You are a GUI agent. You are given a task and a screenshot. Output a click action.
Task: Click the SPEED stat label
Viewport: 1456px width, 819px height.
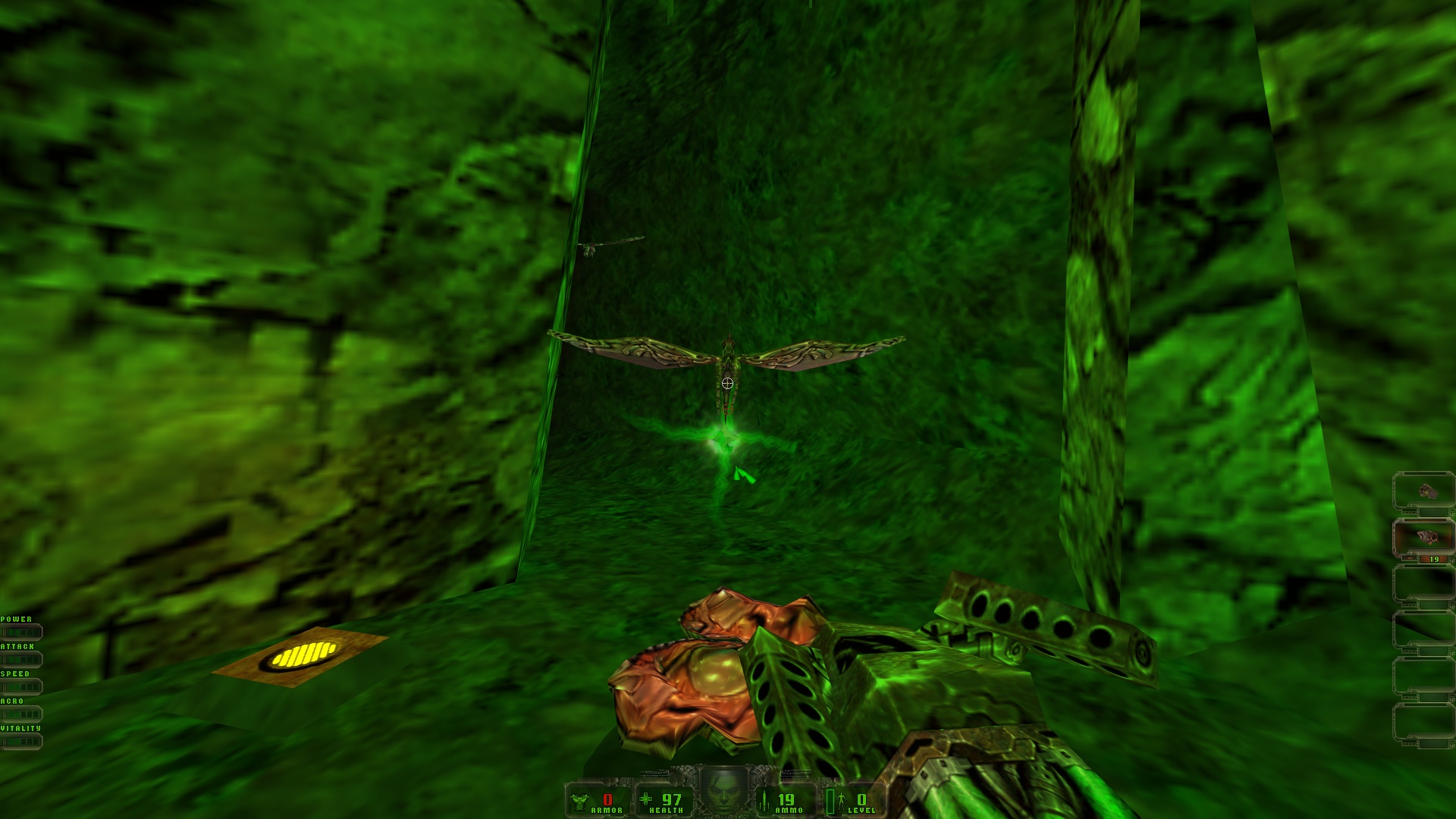tap(15, 674)
